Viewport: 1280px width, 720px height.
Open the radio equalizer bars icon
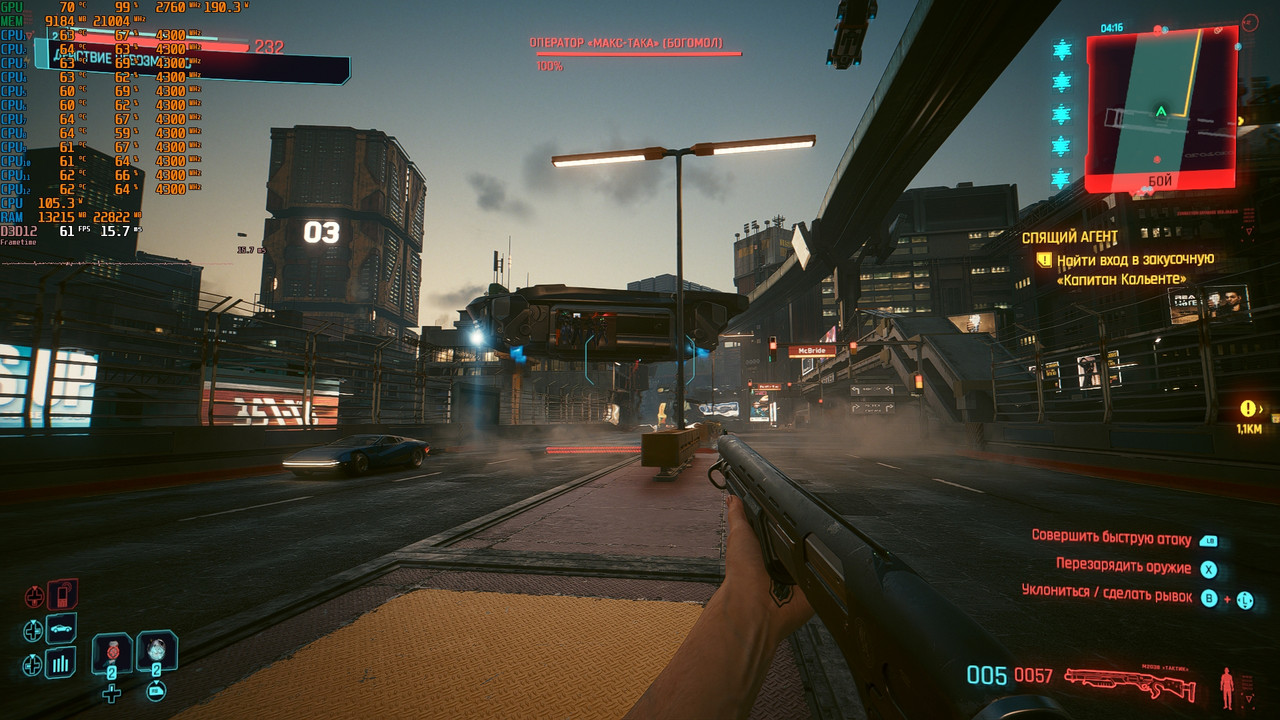click(x=62, y=662)
